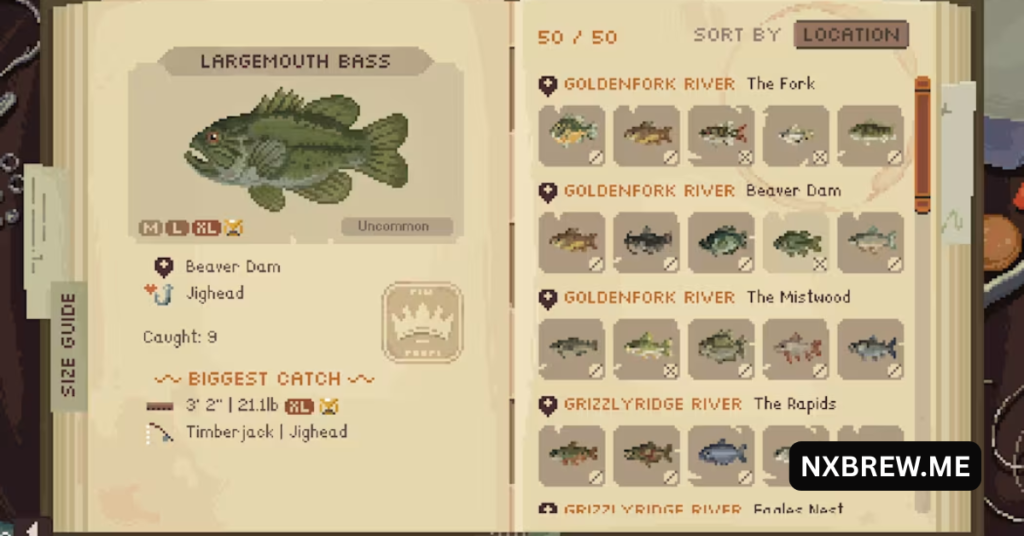This screenshot has width=1024, height=536.
Task: Choose the red-finned fish in The Mistwood row
Action: [796, 349]
